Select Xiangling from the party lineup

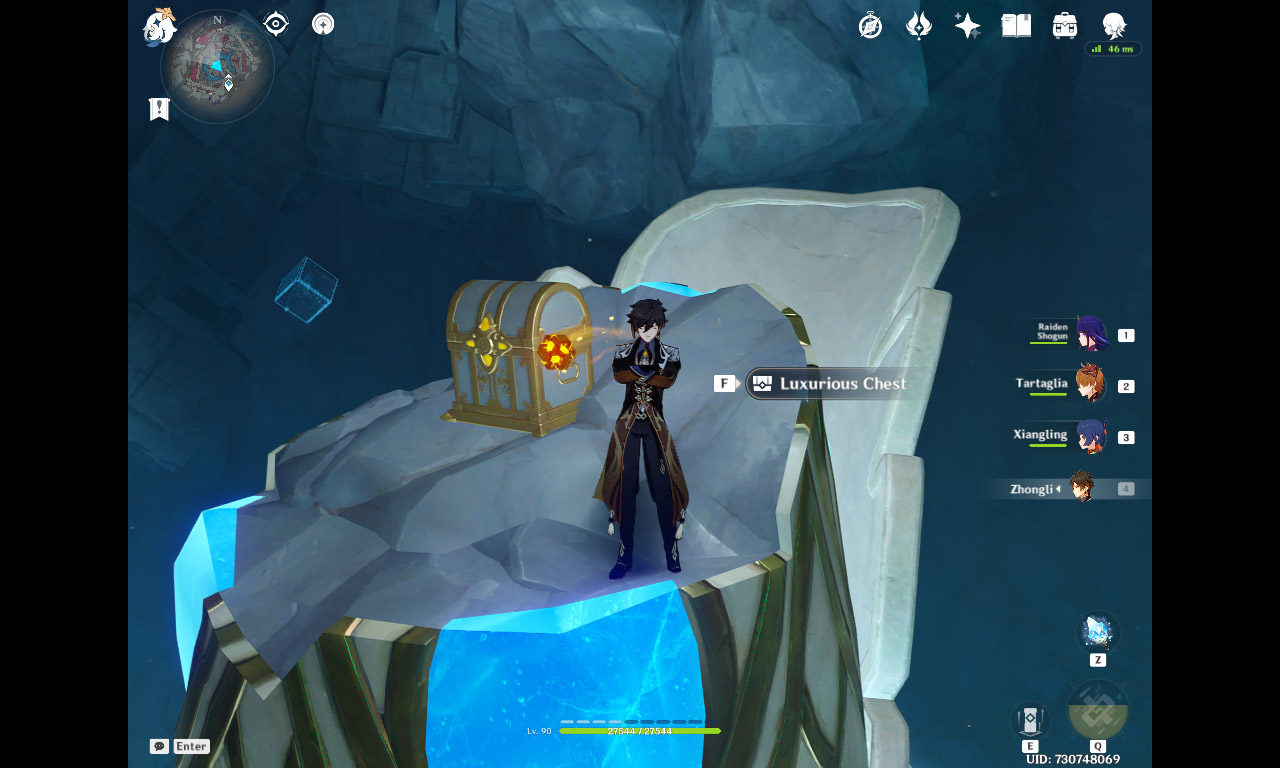[1090, 436]
